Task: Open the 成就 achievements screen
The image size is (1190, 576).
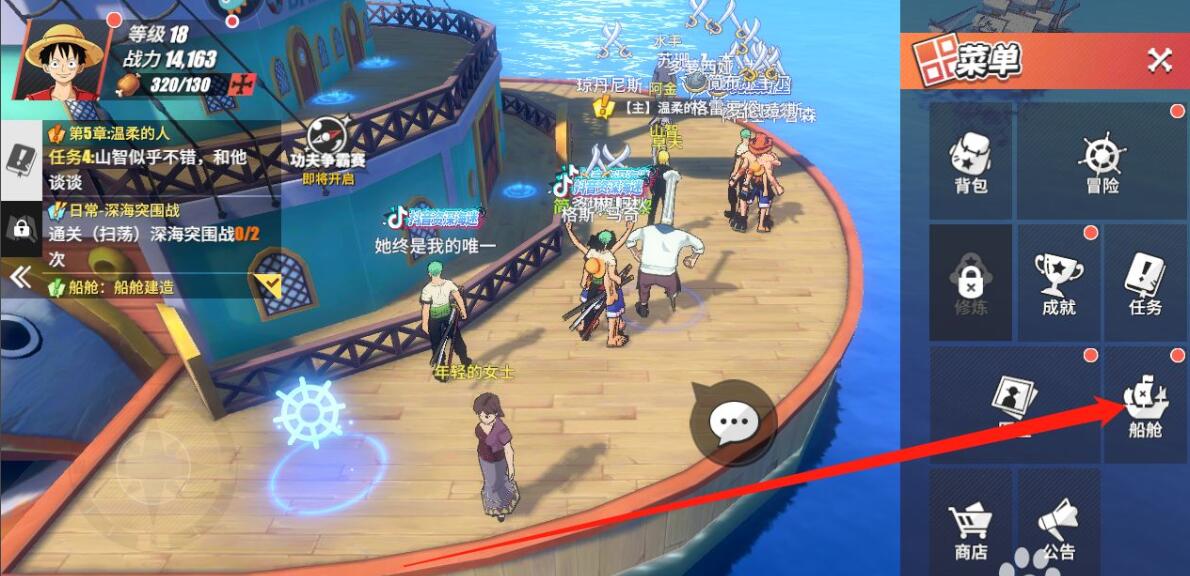Action: 1058,284
